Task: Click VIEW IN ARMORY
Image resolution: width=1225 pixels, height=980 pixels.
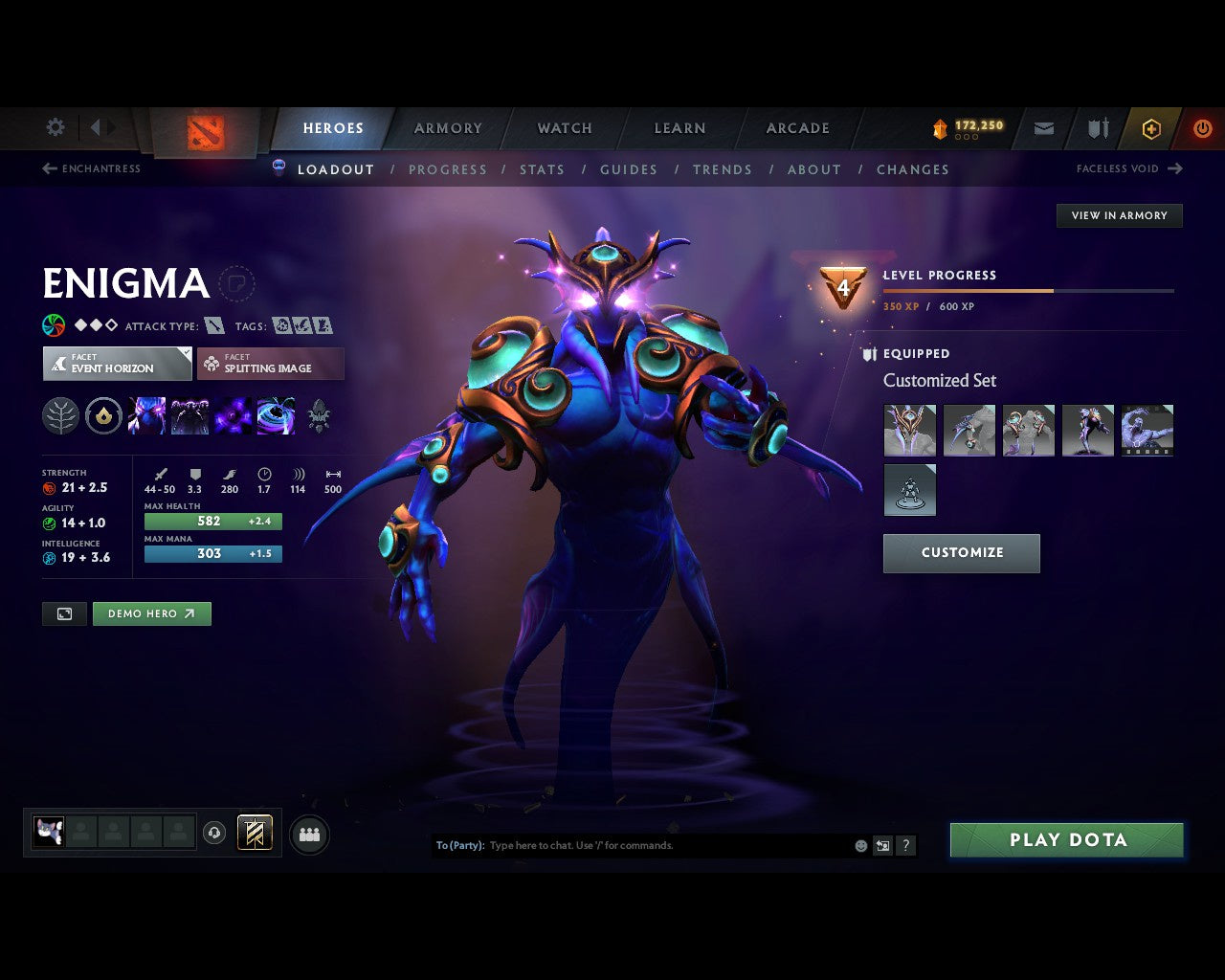Action: coord(1118,215)
